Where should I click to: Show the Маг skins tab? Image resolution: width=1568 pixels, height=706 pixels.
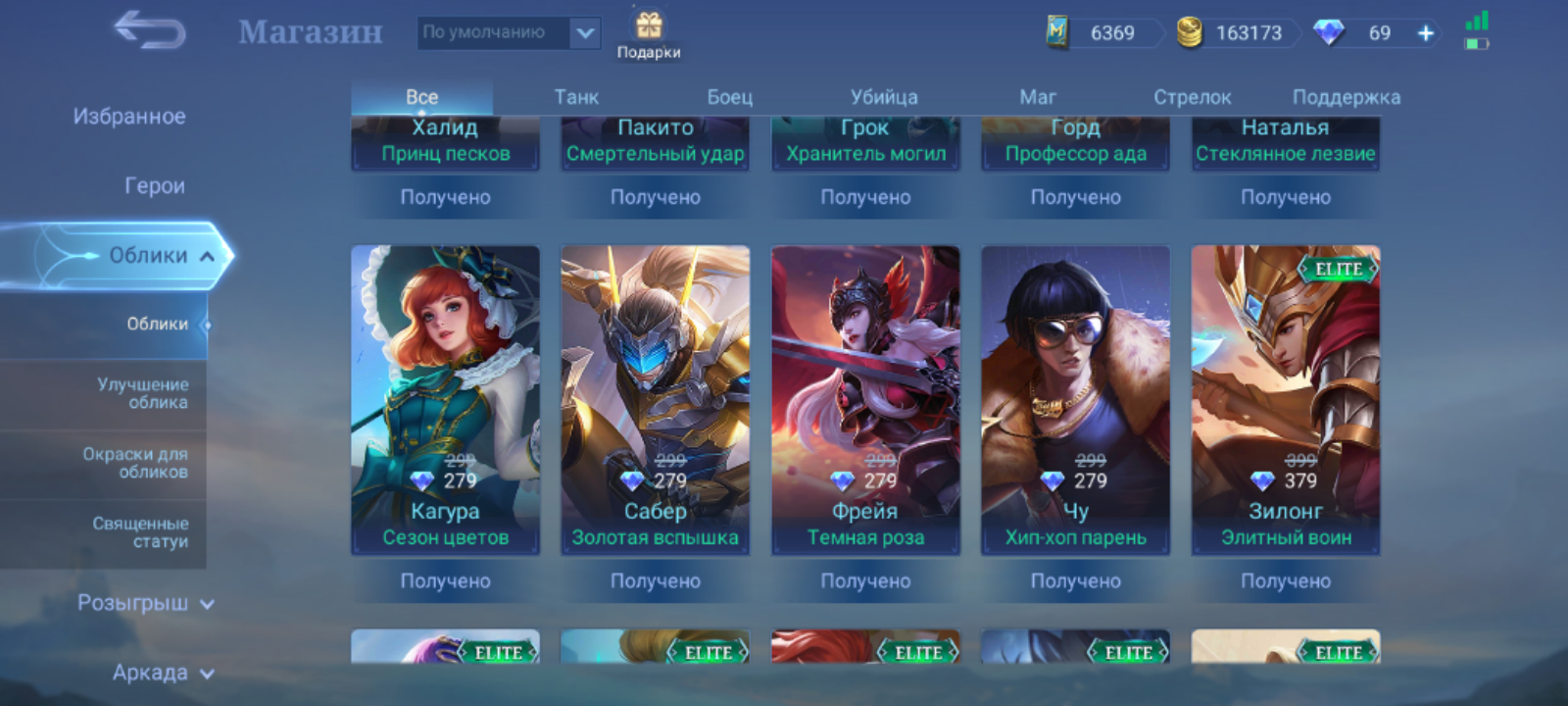point(1038,97)
